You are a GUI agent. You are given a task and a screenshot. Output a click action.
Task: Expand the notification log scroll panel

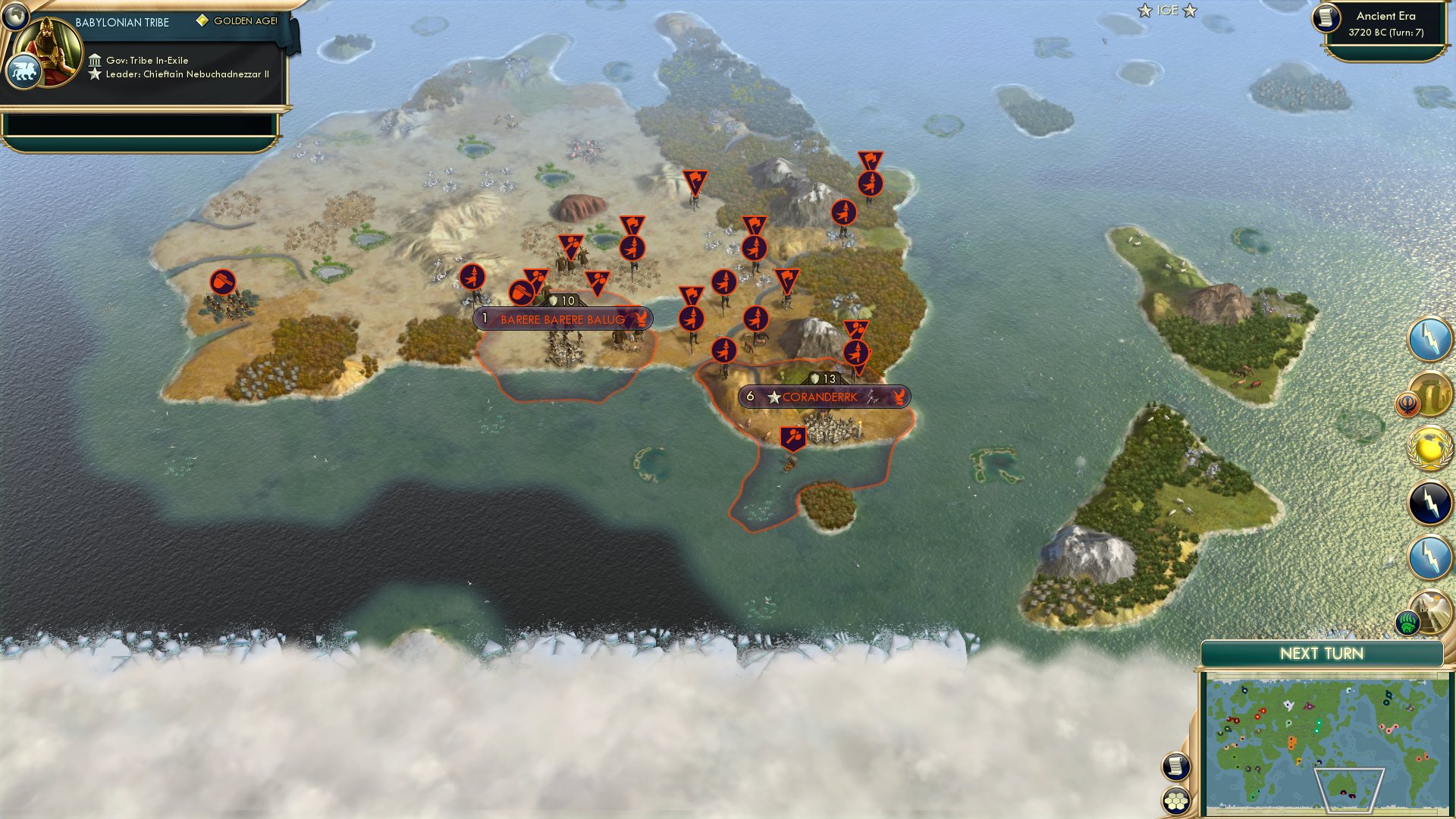[x=1175, y=767]
